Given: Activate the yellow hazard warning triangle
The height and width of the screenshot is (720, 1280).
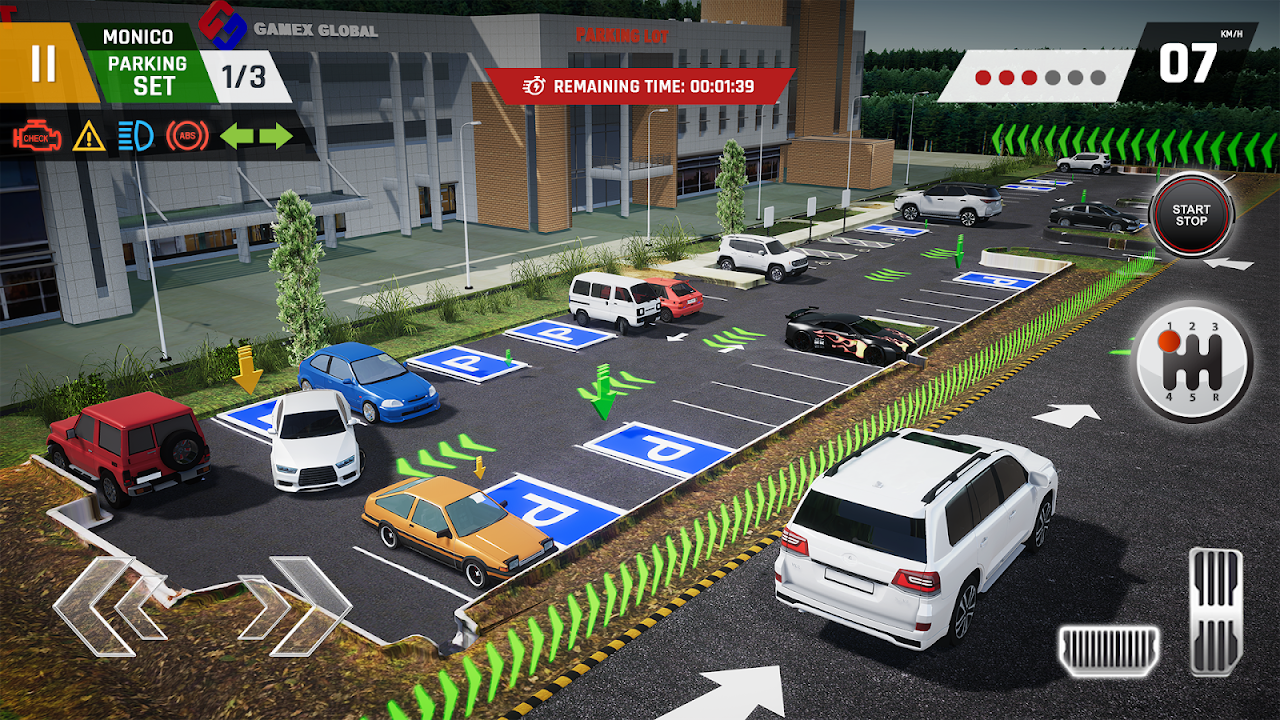Looking at the screenshot, I should click(89, 136).
